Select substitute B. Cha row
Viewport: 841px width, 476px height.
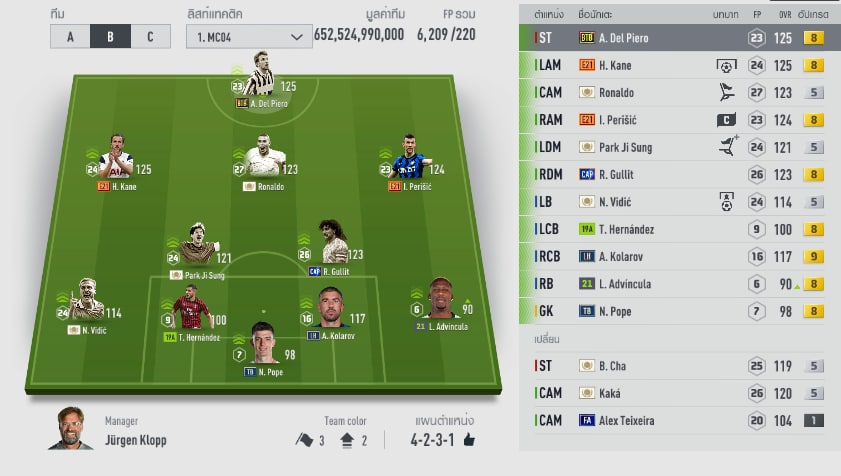coord(680,366)
